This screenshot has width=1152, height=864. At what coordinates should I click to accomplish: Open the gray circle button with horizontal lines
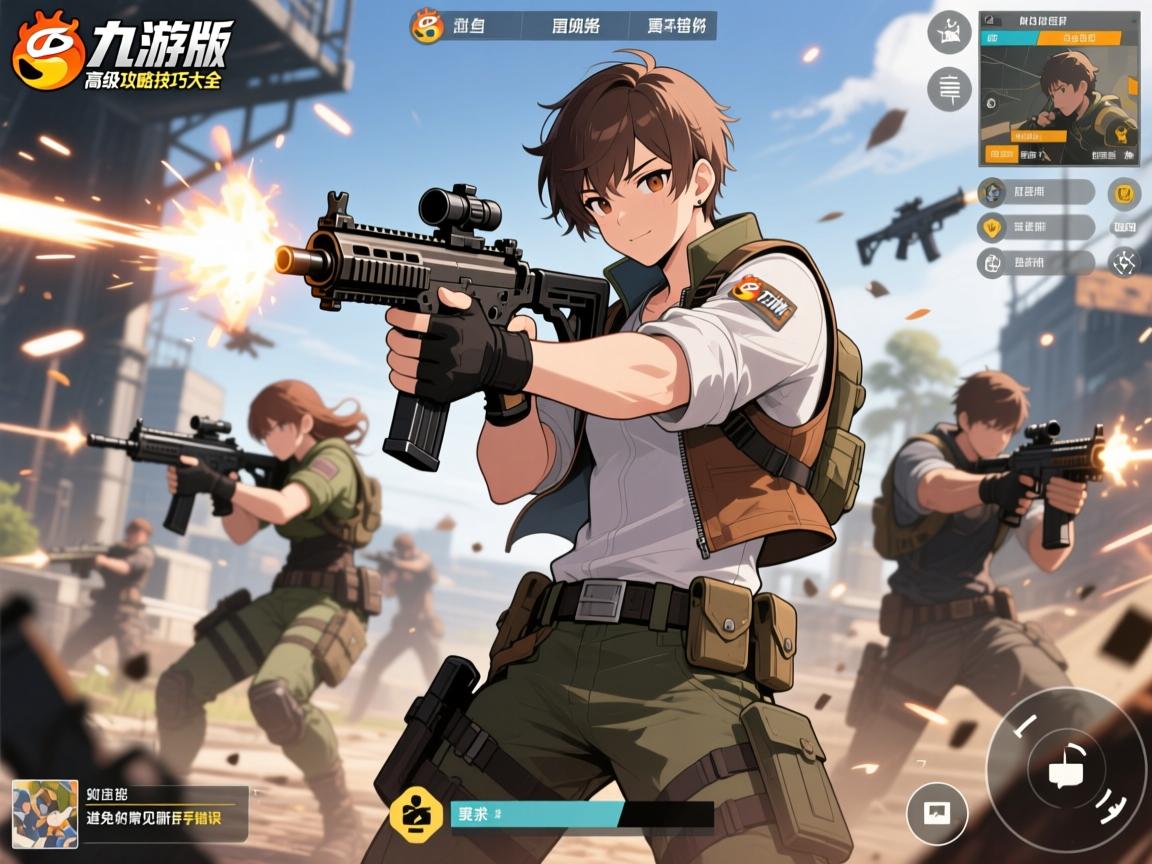point(949,89)
